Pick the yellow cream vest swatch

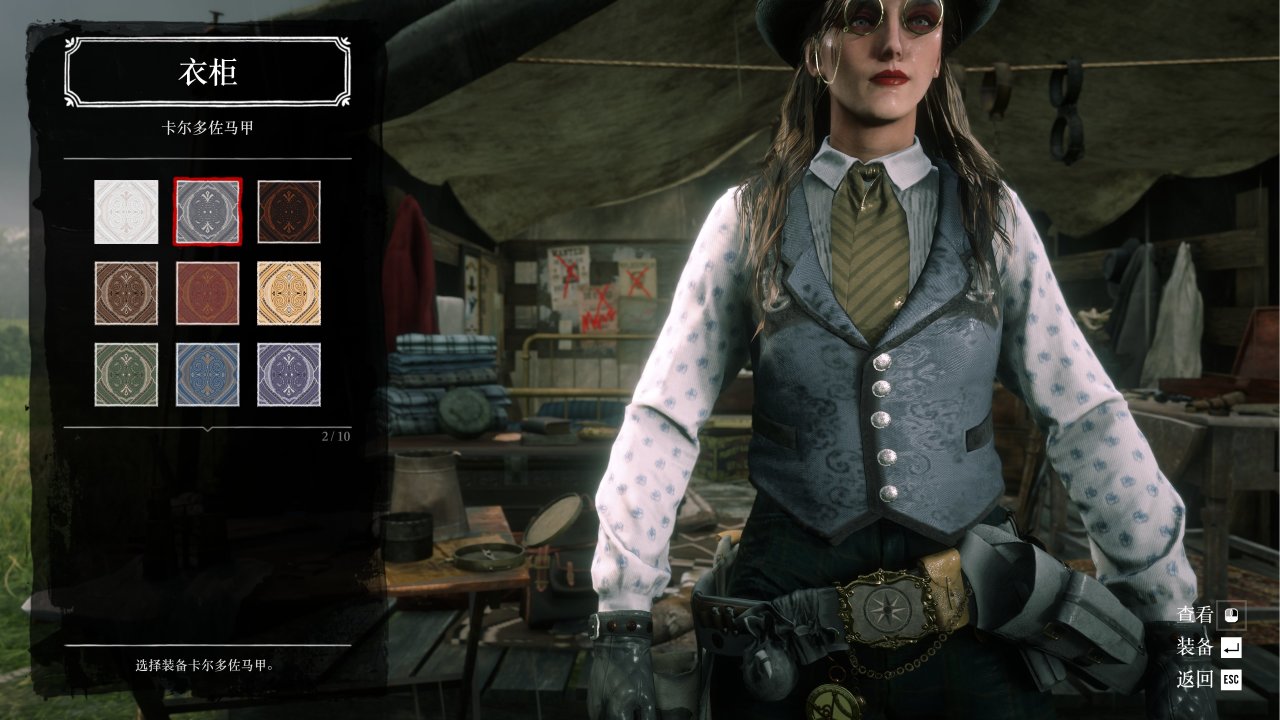pos(289,293)
